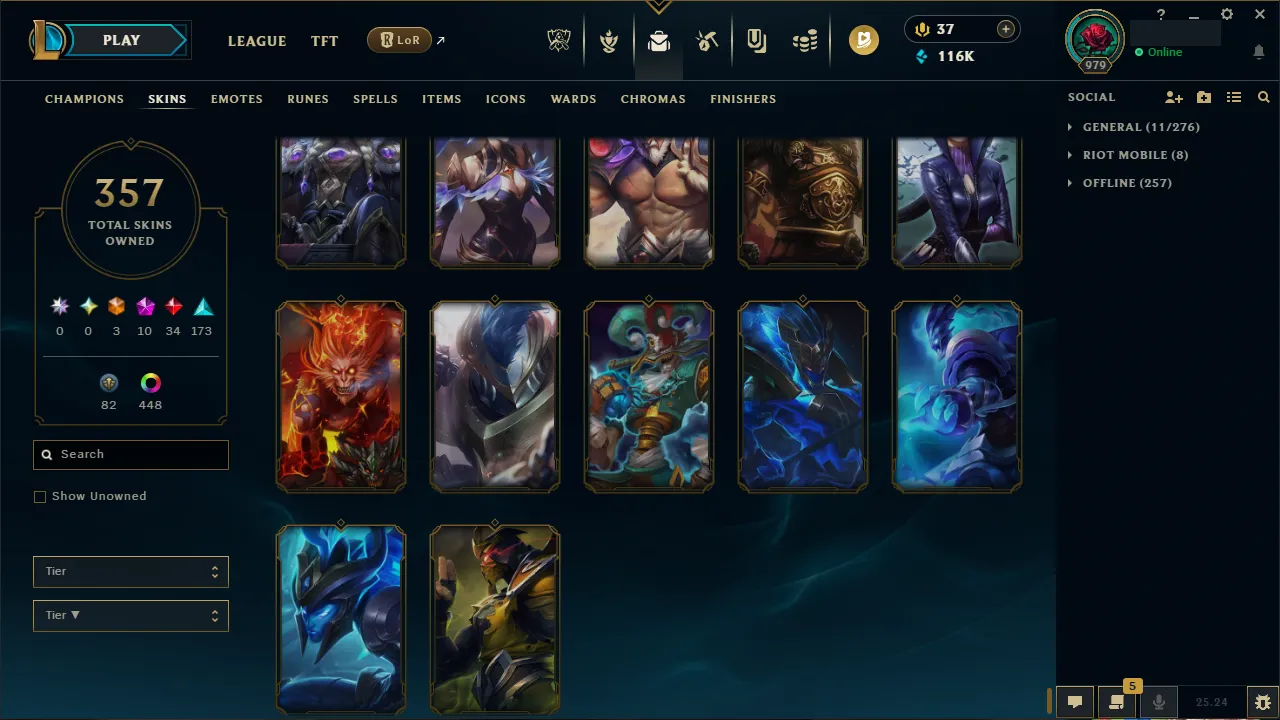Image resolution: width=1280 pixels, height=720 pixels.
Task: Open your Profile banner icon
Action: 1094,41
